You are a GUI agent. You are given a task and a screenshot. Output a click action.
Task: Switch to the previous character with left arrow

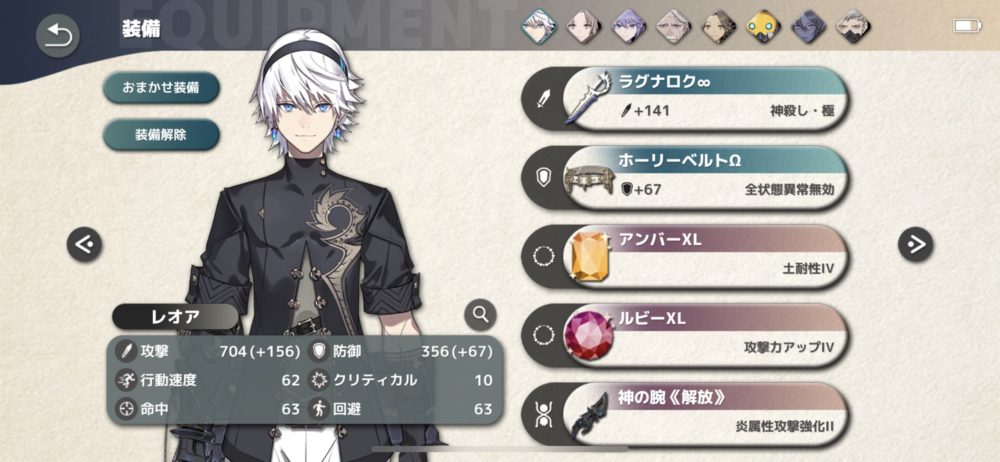[84, 243]
